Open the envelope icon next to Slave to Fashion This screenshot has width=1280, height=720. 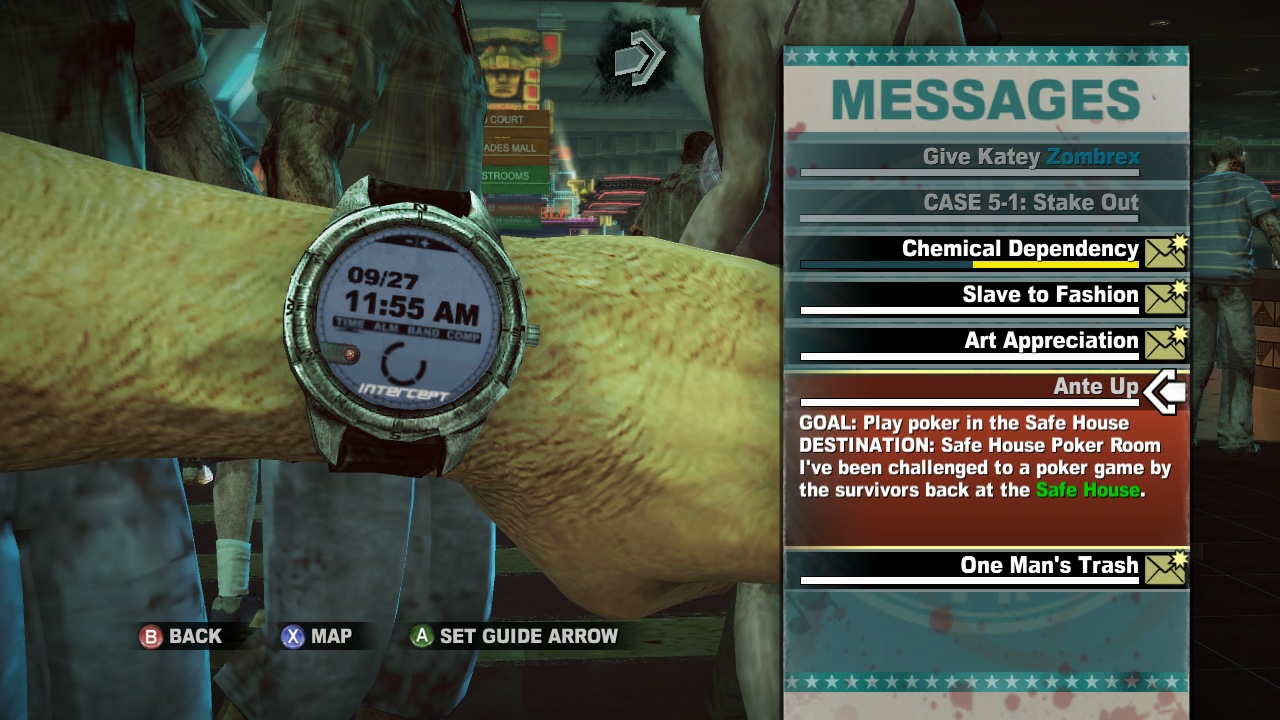(x=1166, y=296)
